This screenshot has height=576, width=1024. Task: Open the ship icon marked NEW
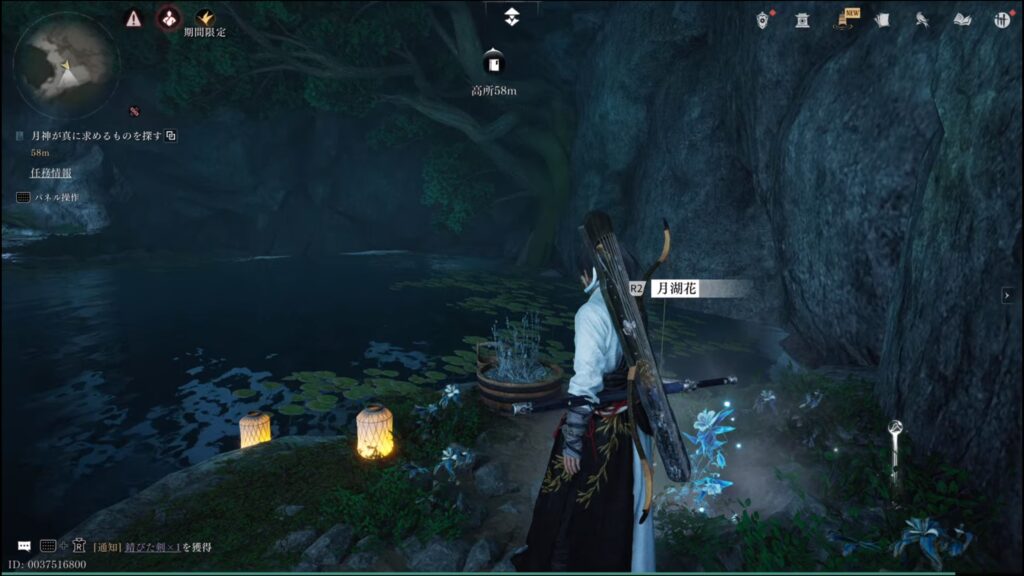point(844,19)
